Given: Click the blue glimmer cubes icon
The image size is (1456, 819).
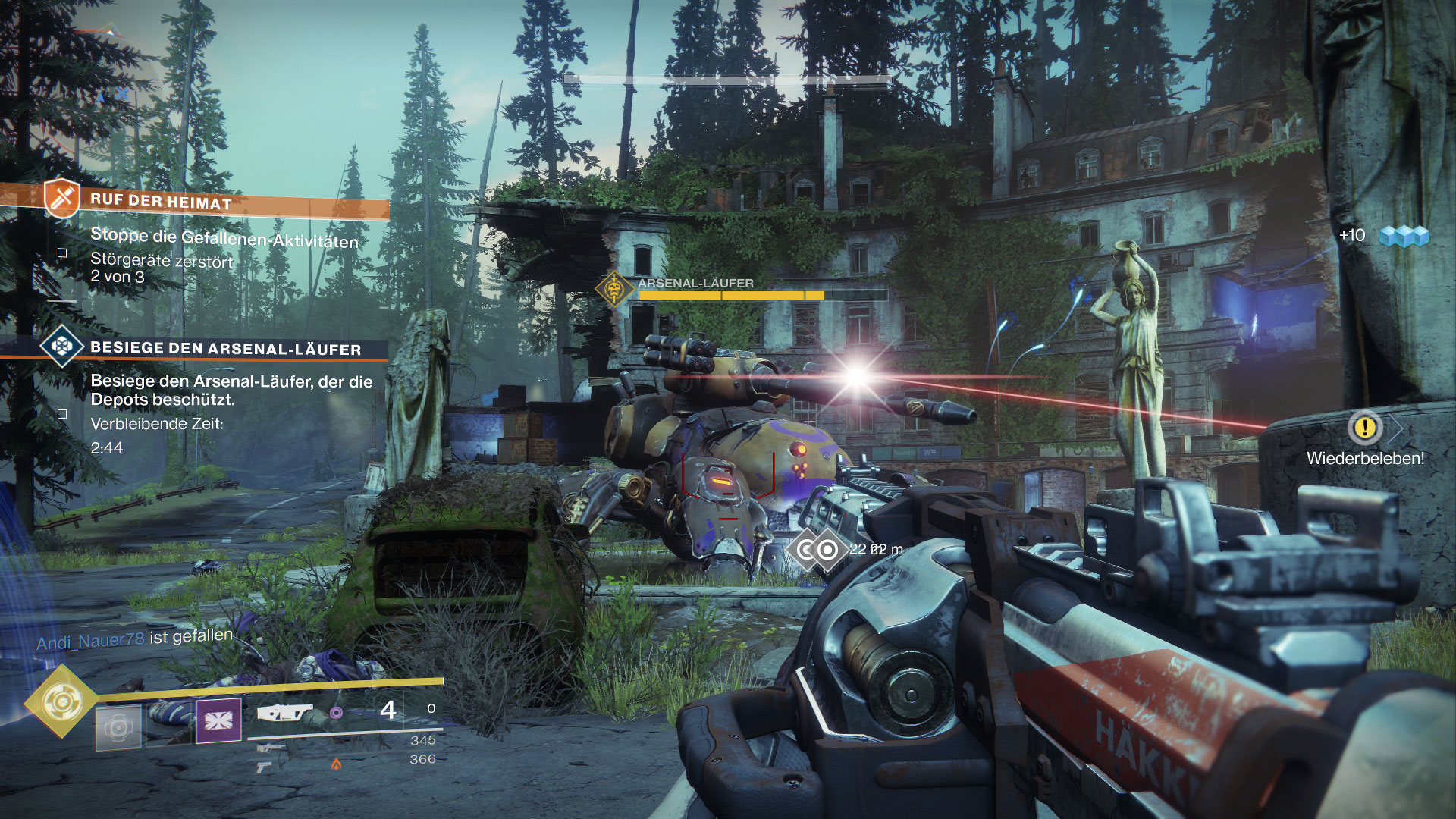Looking at the screenshot, I should pyautogui.click(x=1403, y=237).
